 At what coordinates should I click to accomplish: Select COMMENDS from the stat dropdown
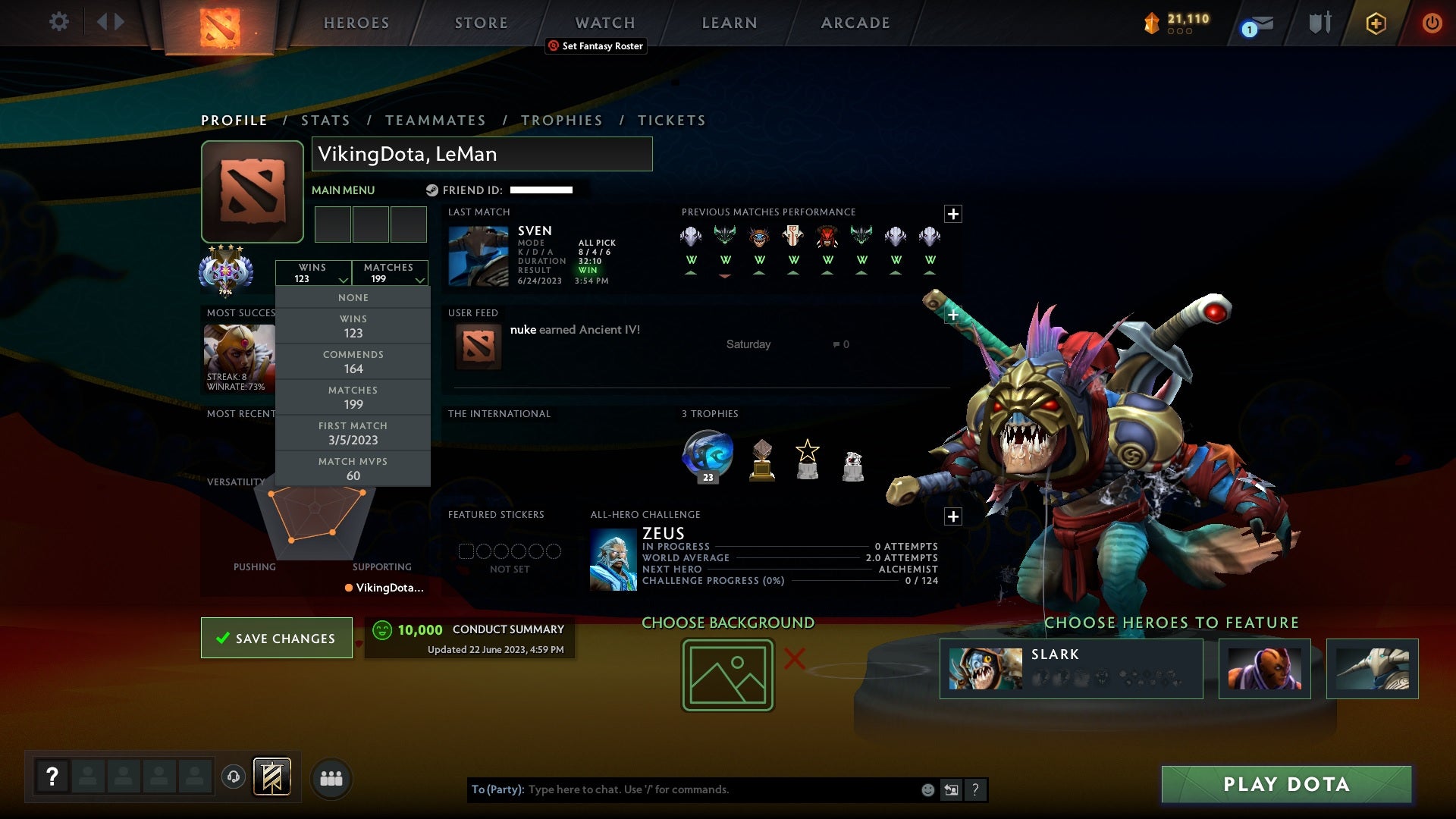(353, 362)
